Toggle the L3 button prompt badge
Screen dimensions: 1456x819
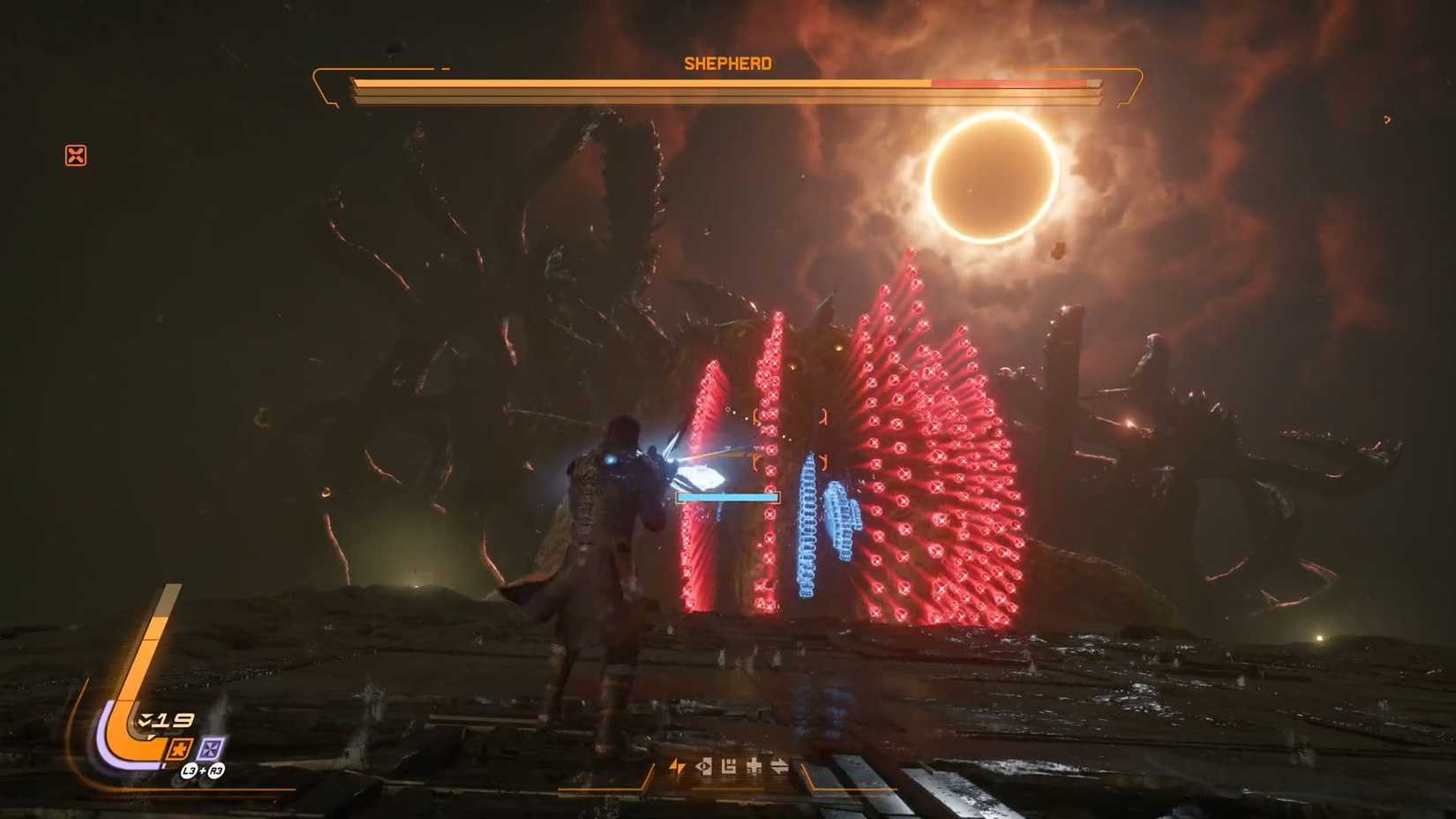click(x=189, y=770)
